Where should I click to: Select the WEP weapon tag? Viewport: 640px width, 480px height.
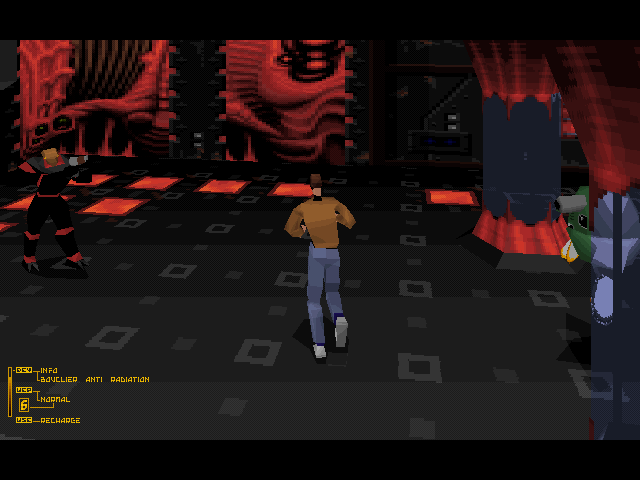coord(23,390)
